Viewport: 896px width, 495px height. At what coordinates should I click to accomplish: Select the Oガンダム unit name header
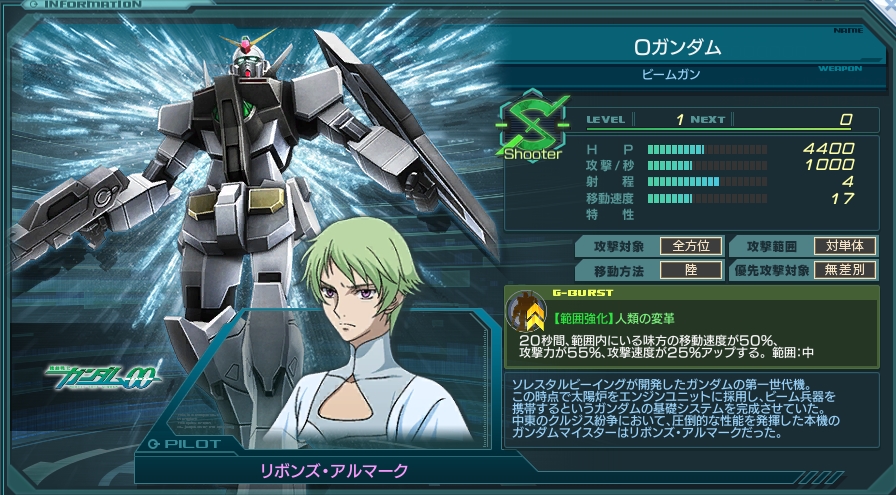[x=677, y=47]
